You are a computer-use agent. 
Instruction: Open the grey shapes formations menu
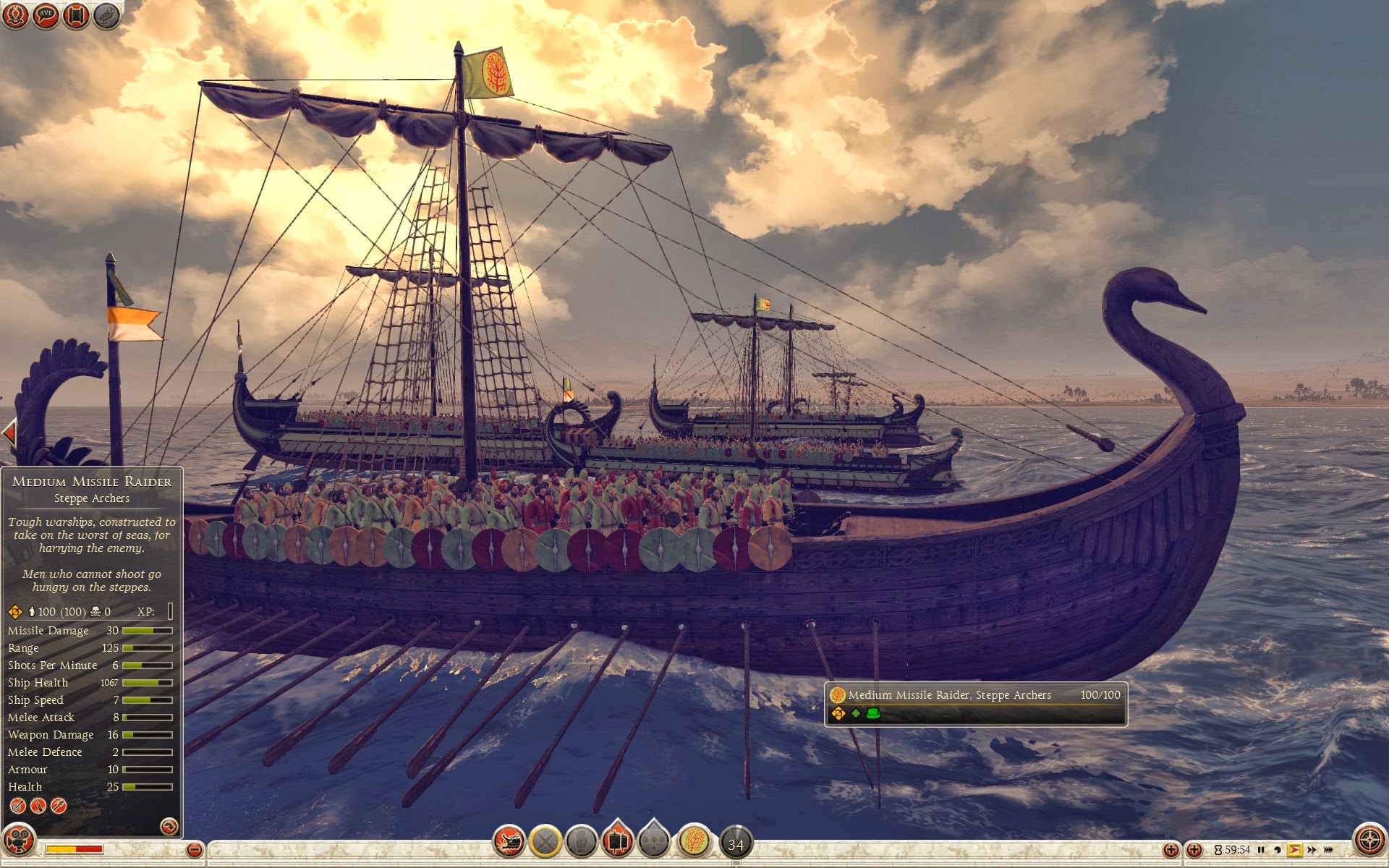[654, 840]
